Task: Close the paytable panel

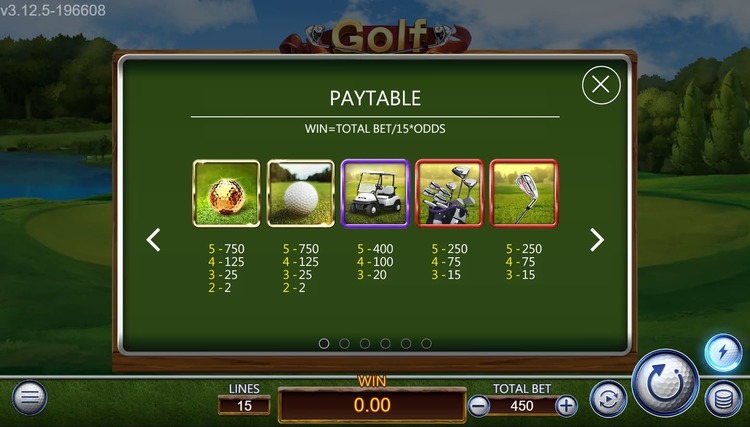Action: (600, 85)
